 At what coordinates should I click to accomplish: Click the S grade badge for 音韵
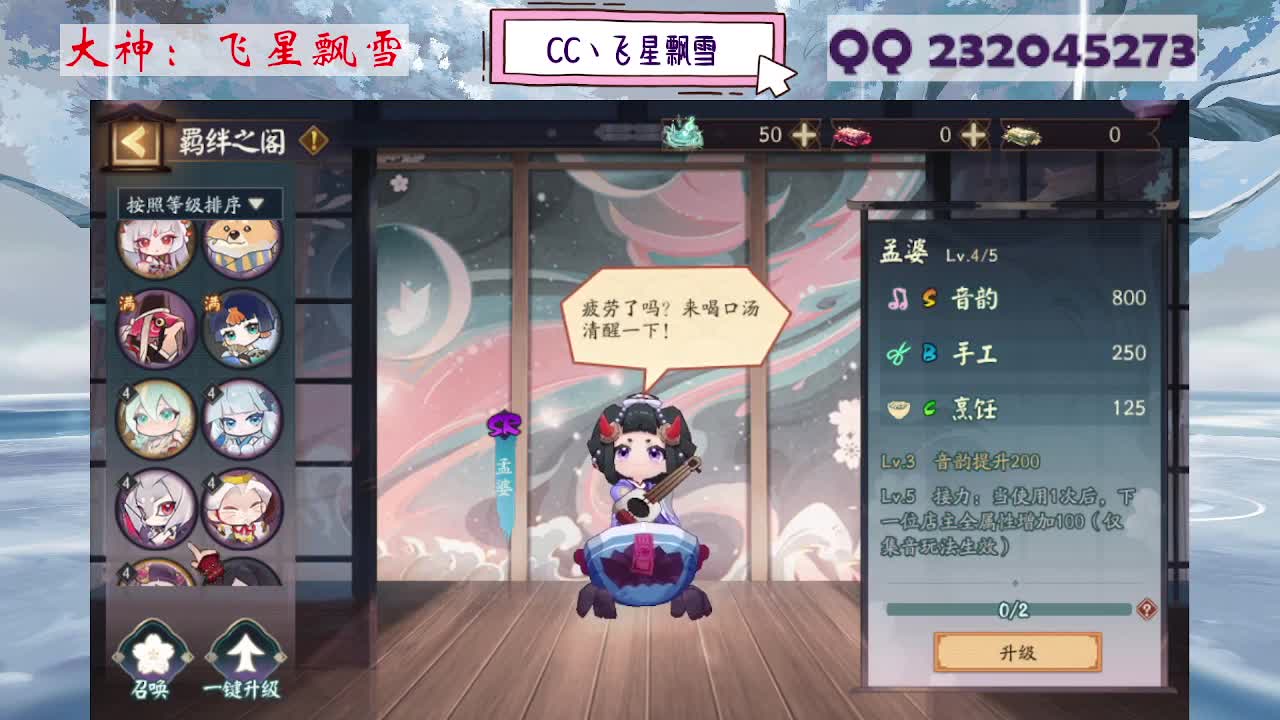pos(929,299)
